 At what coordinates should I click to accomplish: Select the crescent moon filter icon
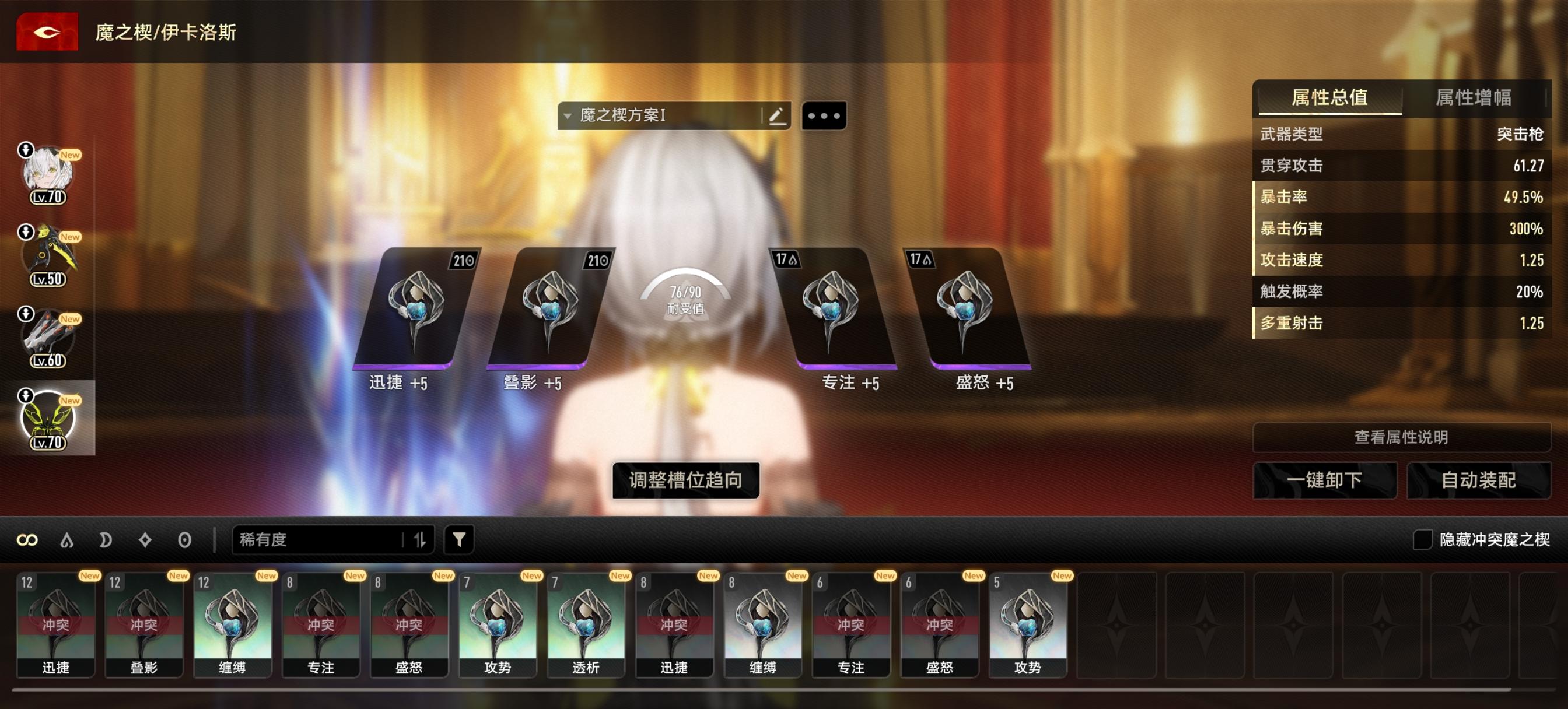tap(107, 539)
